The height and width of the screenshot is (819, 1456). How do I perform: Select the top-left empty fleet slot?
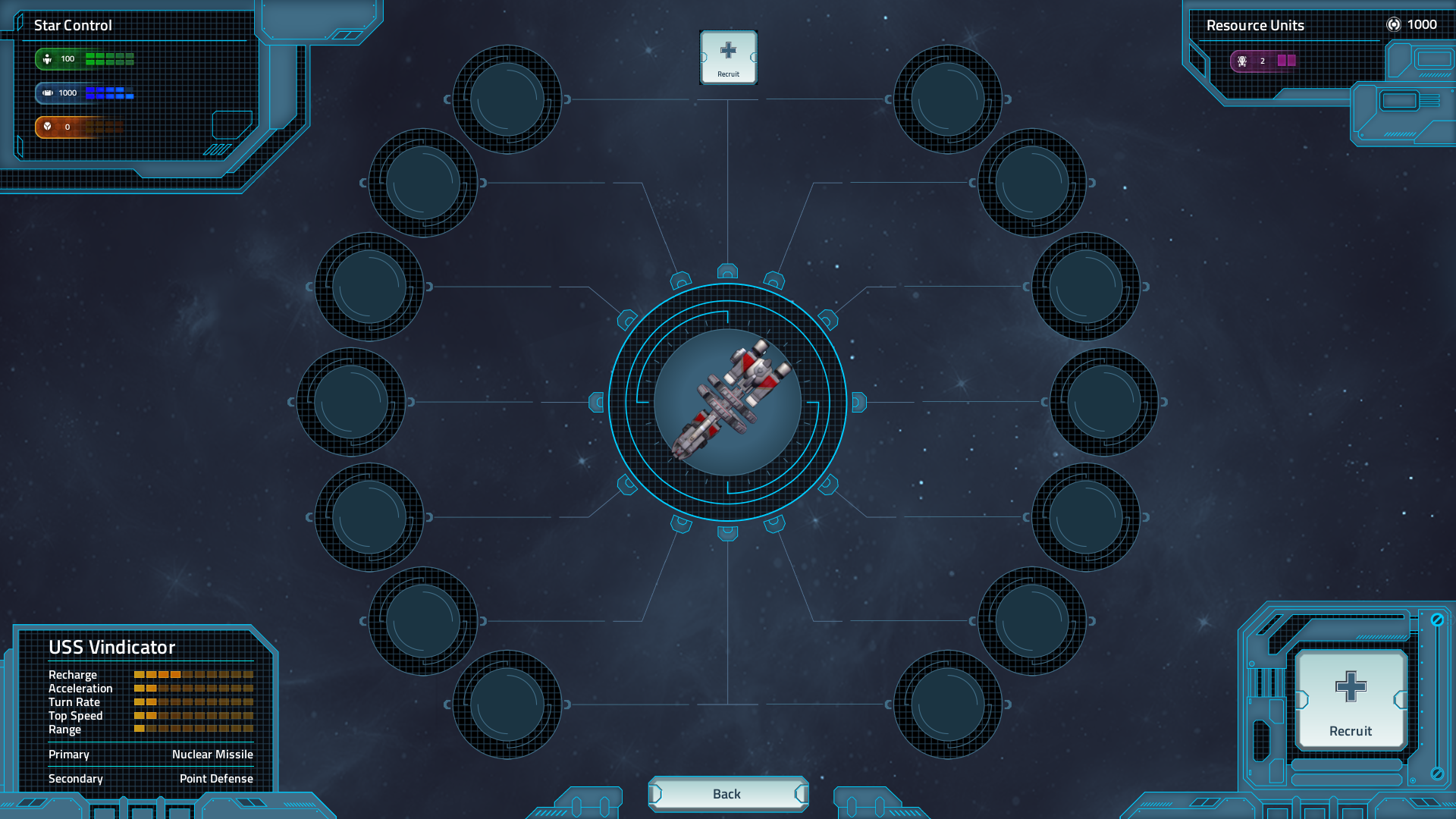(x=509, y=99)
